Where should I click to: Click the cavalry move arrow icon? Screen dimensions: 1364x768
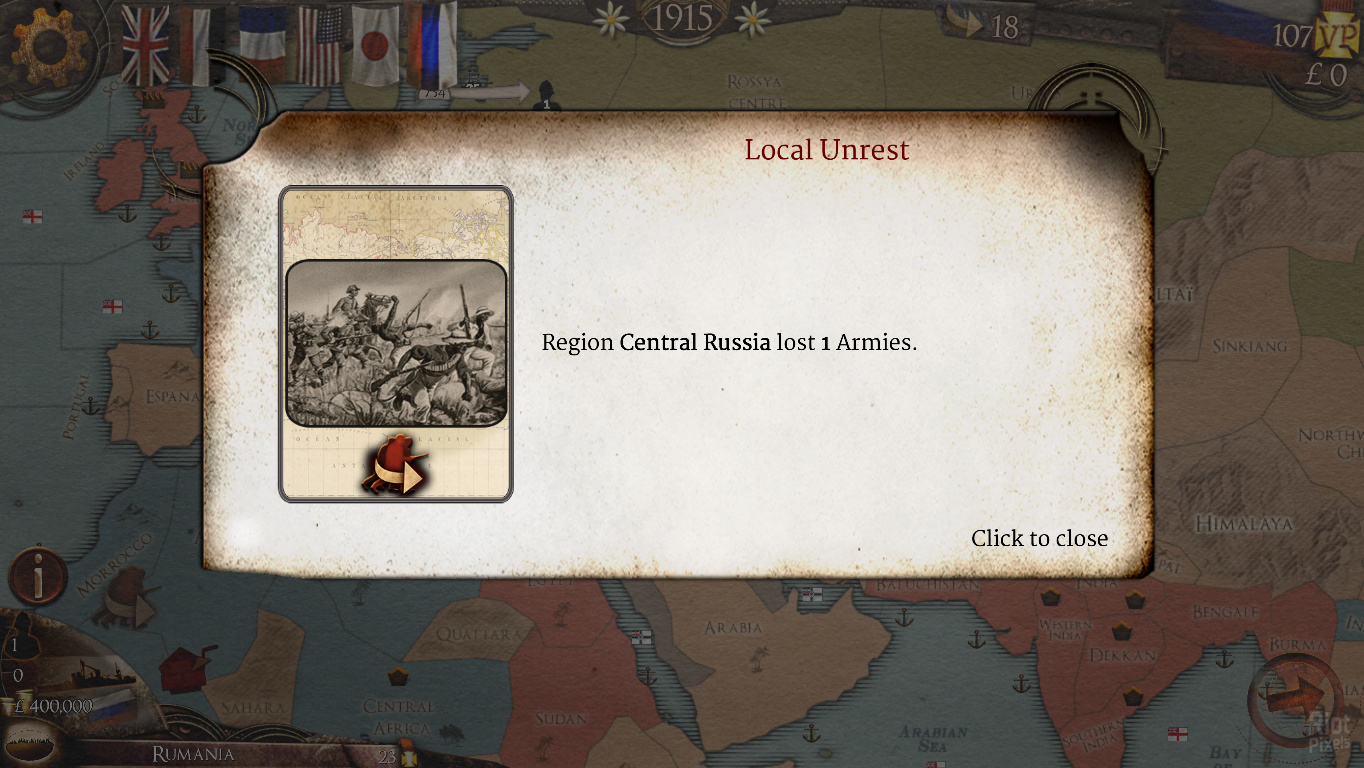pyautogui.click(x=127, y=597)
